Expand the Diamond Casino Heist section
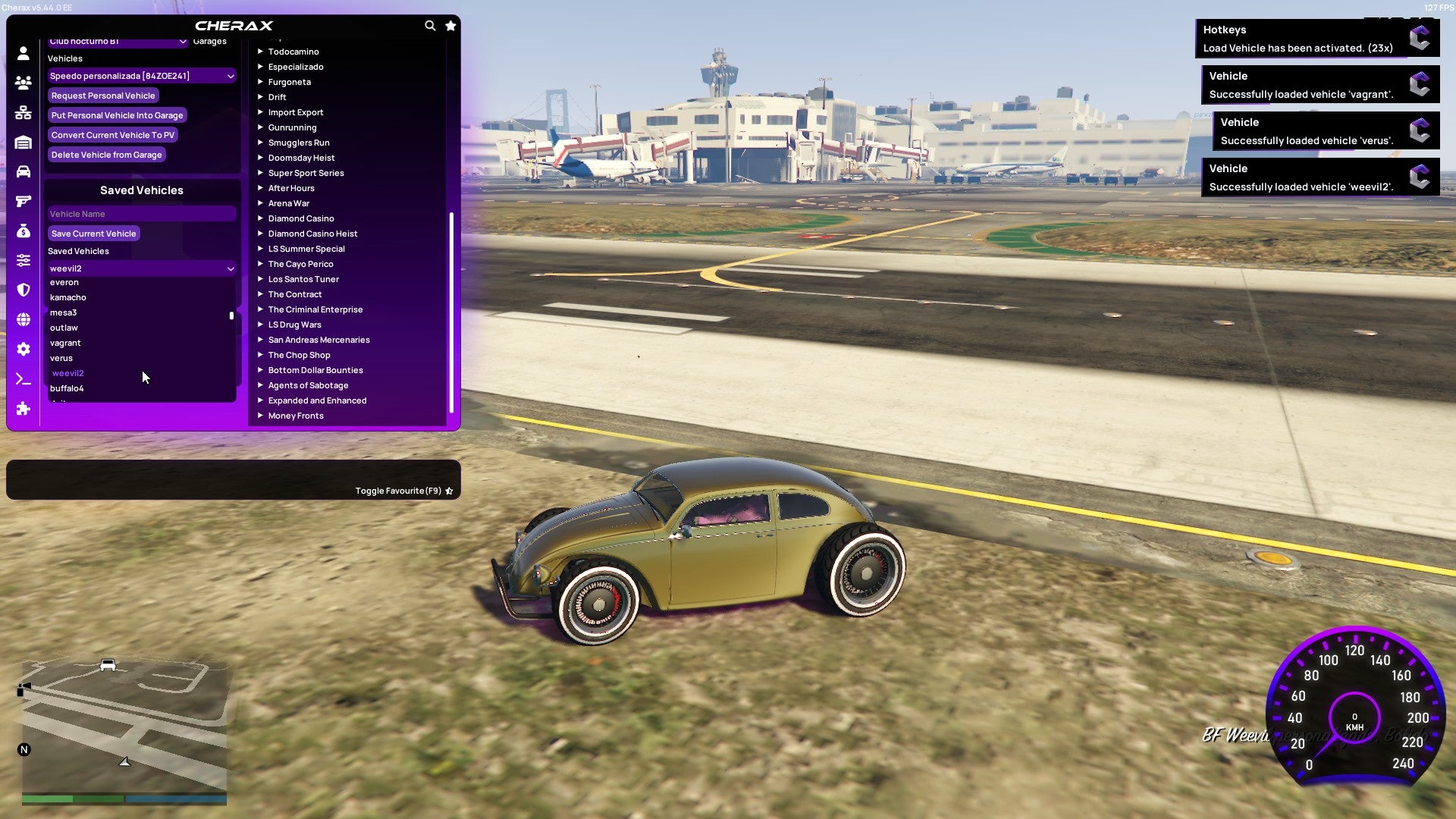 click(312, 234)
